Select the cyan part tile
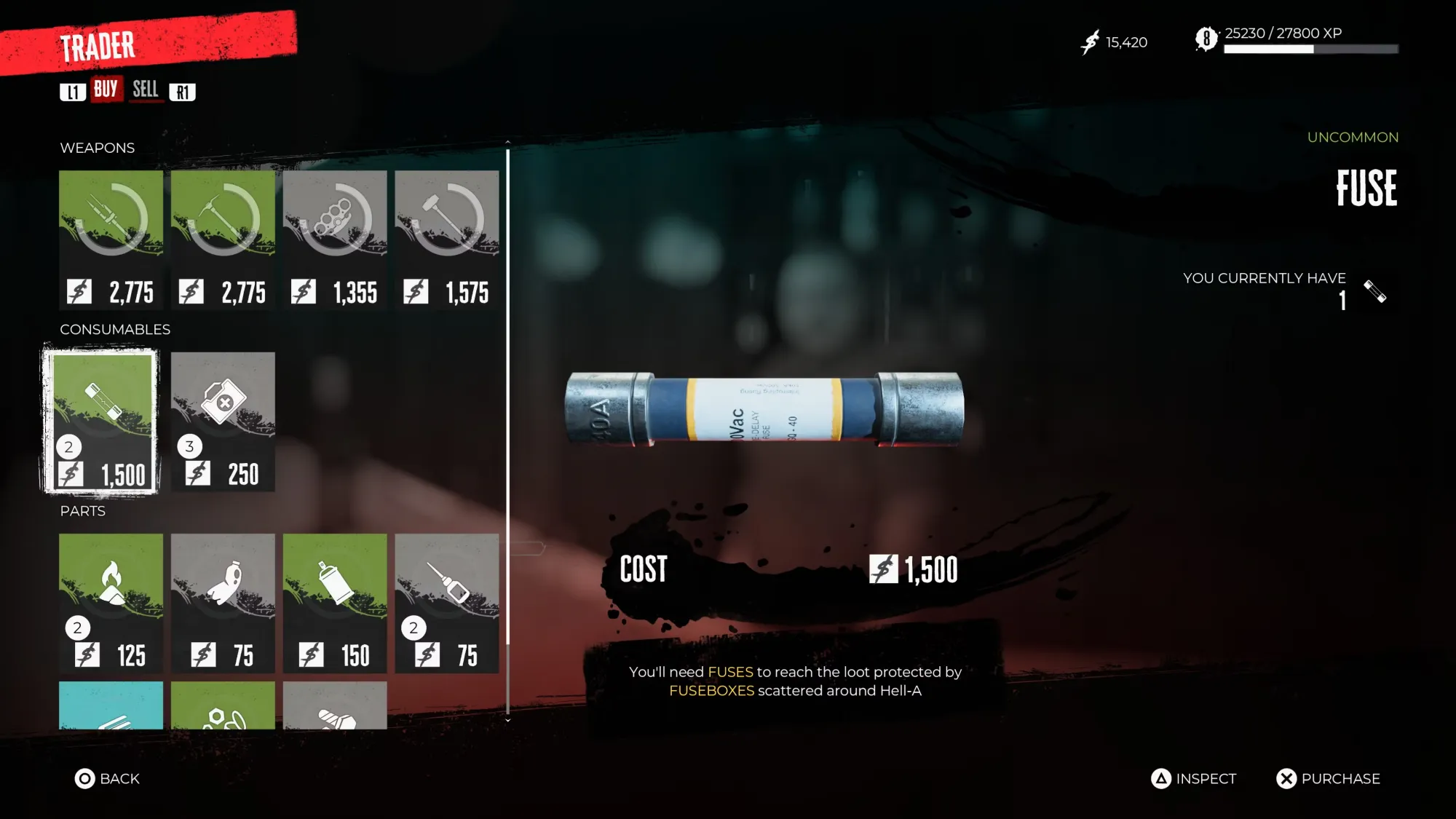The width and height of the screenshot is (1456, 819). pos(111,705)
